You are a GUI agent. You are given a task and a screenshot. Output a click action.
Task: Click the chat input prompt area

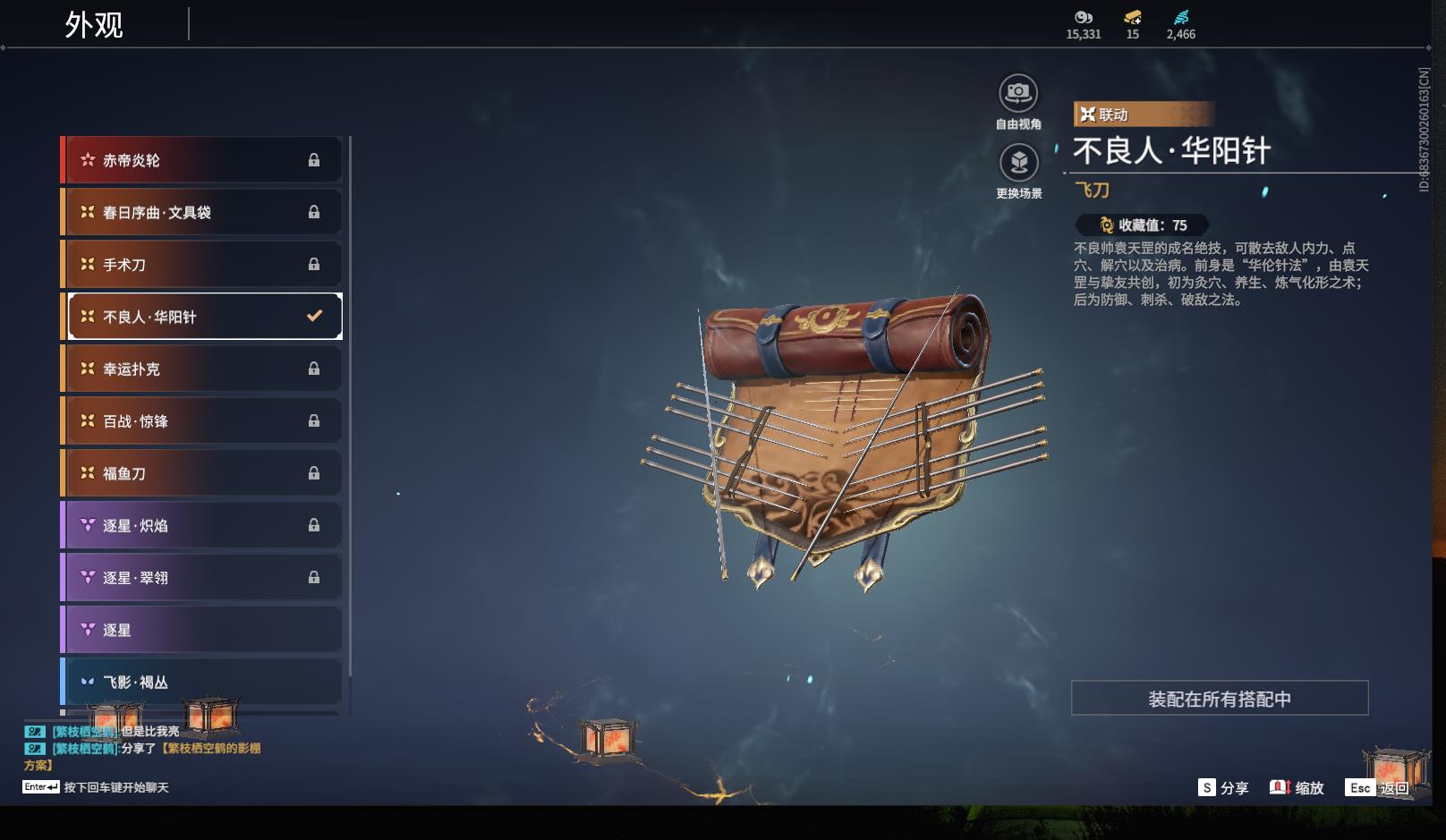click(115, 788)
